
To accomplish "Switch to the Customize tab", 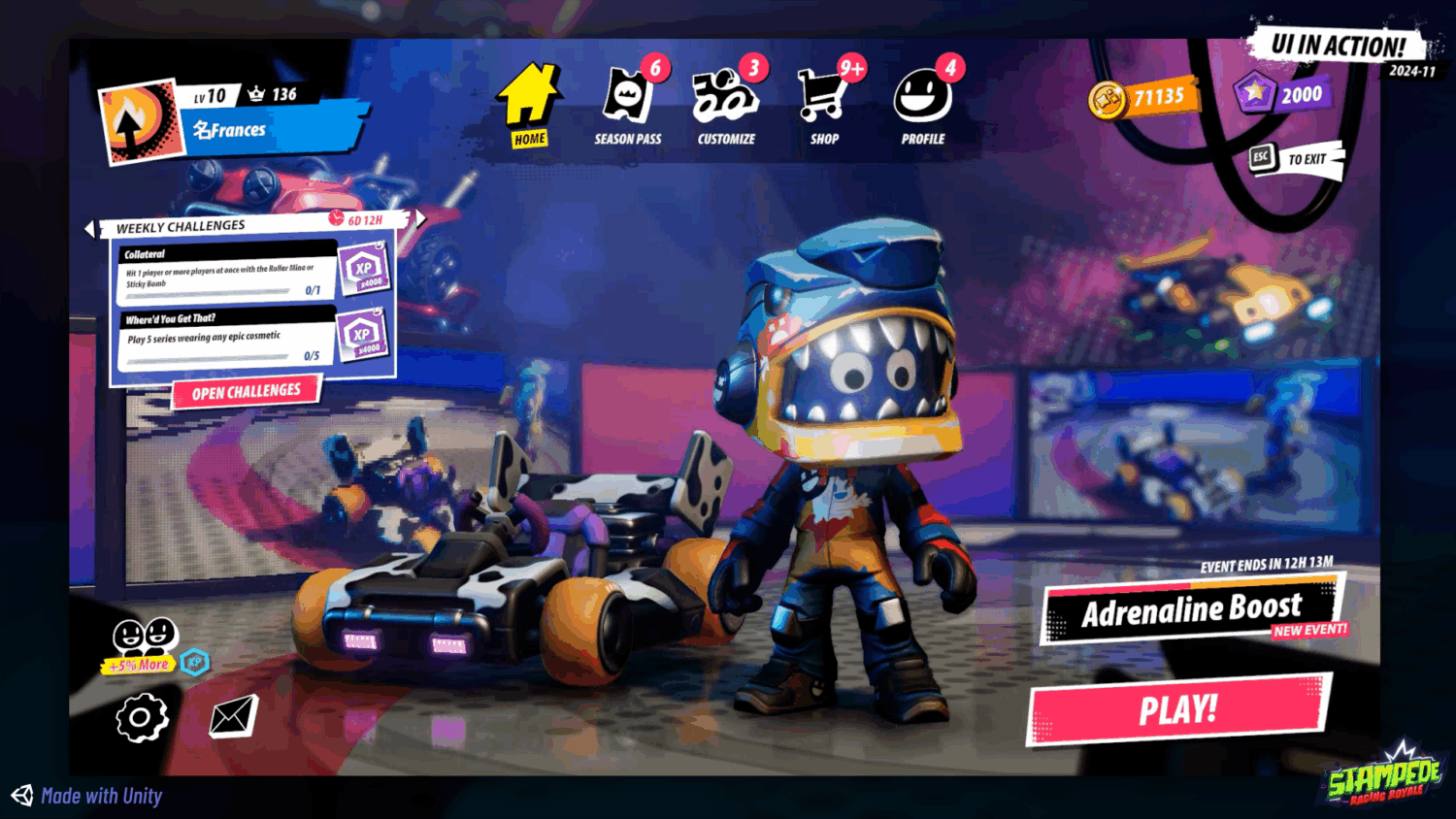I will pos(725,97).
